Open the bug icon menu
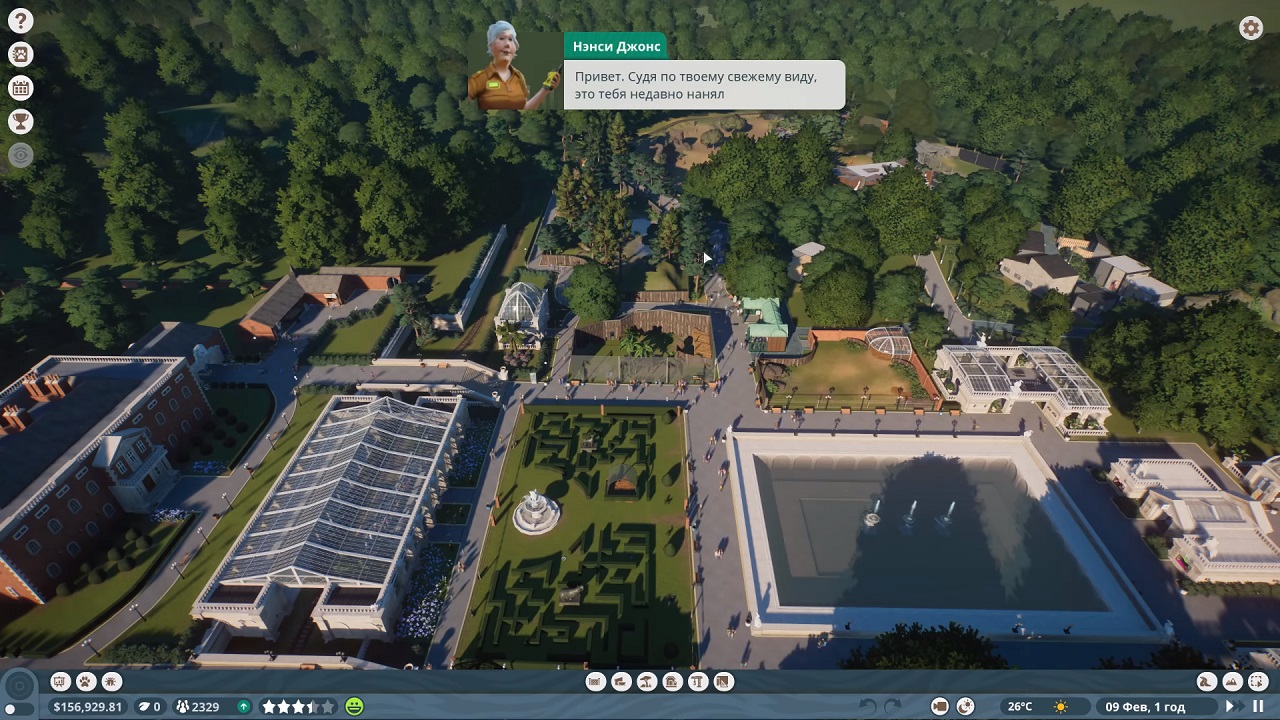This screenshot has height=720, width=1280. [112, 682]
